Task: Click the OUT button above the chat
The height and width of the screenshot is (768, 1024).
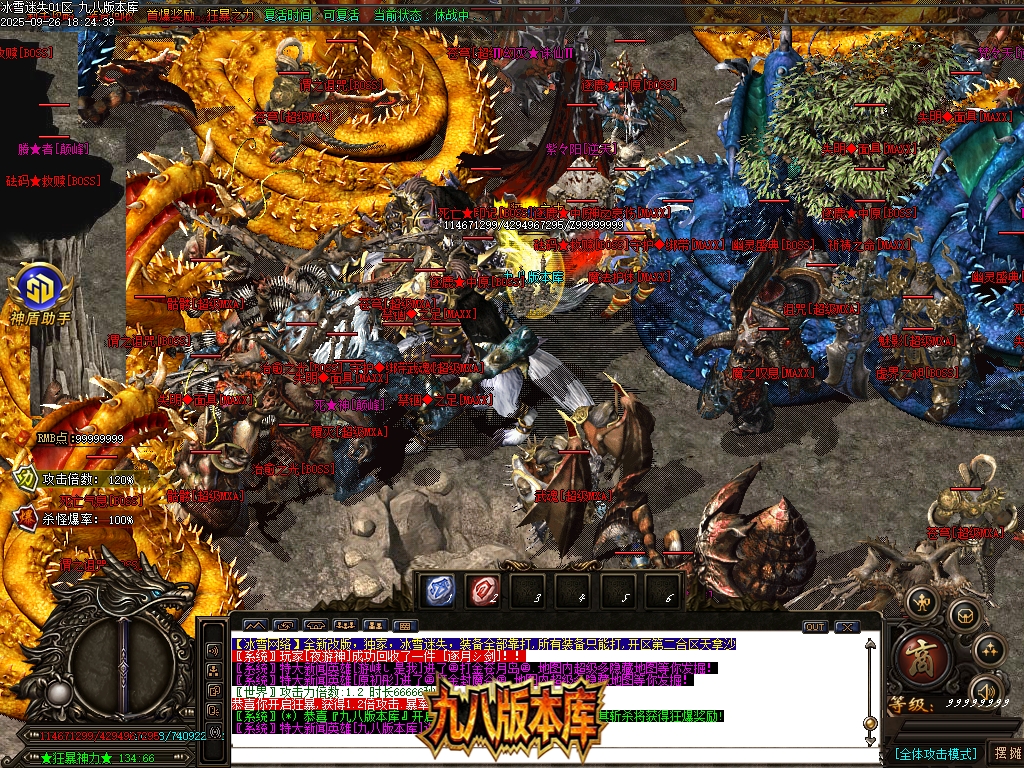Action: point(815,627)
